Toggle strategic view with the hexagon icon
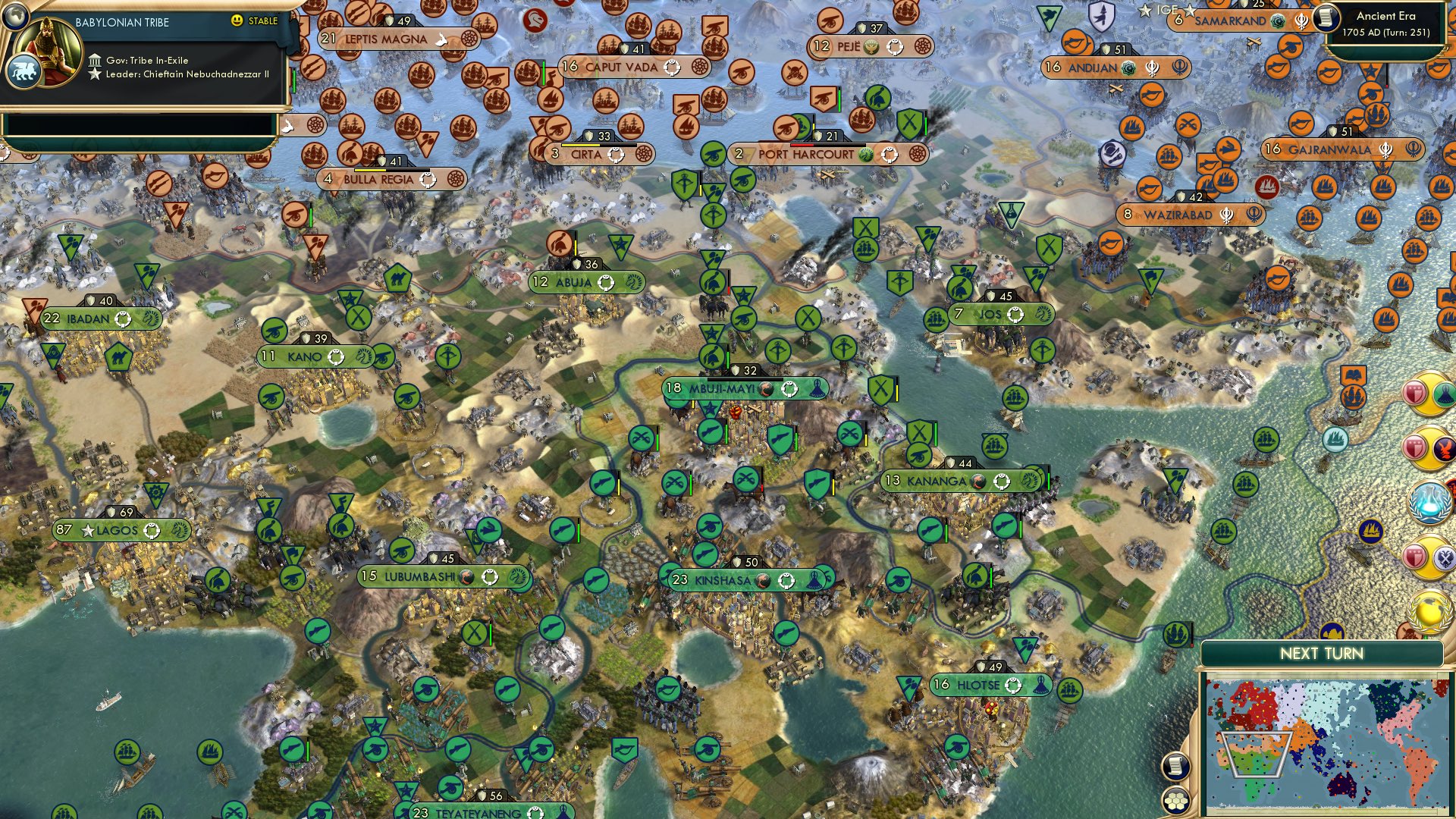This screenshot has height=819, width=1456. click(1175, 801)
